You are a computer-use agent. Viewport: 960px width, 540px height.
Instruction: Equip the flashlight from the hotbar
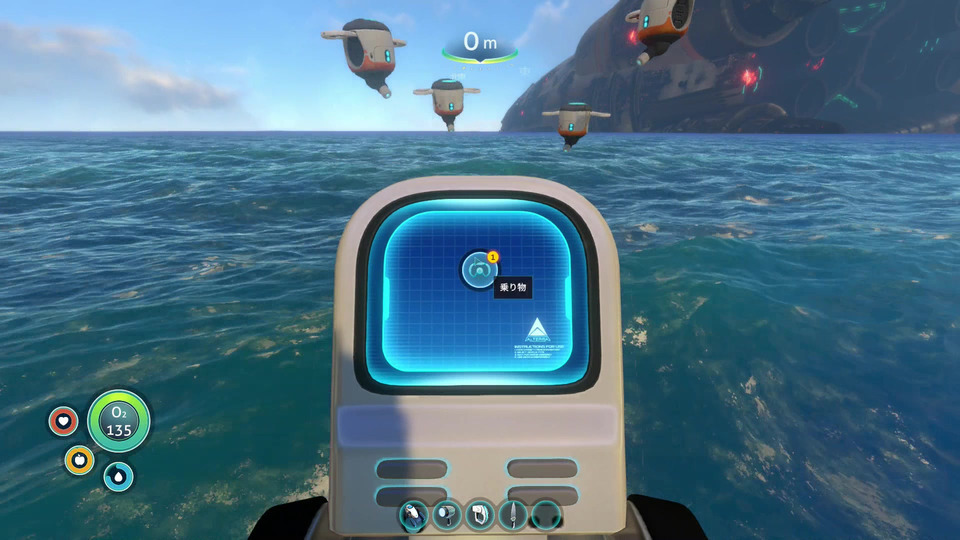click(x=447, y=515)
